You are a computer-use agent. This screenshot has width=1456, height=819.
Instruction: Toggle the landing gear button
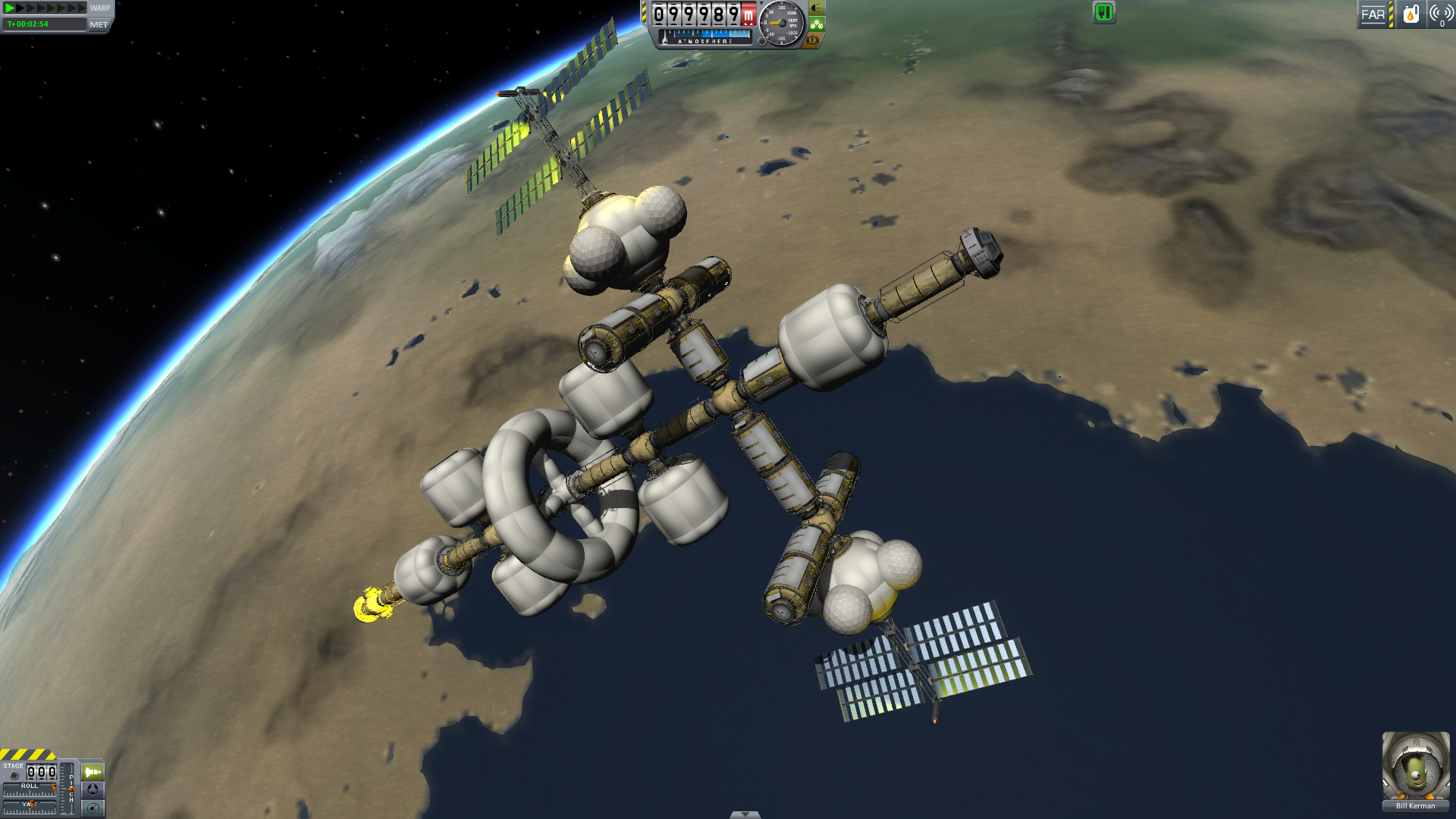click(816, 24)
